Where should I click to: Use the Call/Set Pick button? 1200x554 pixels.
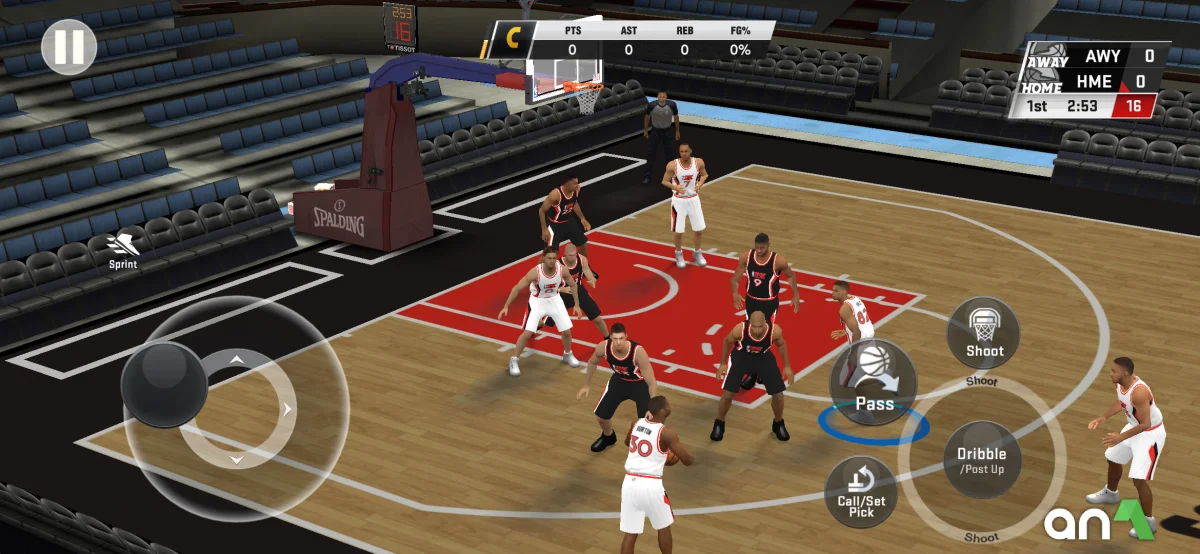[861, 492]
